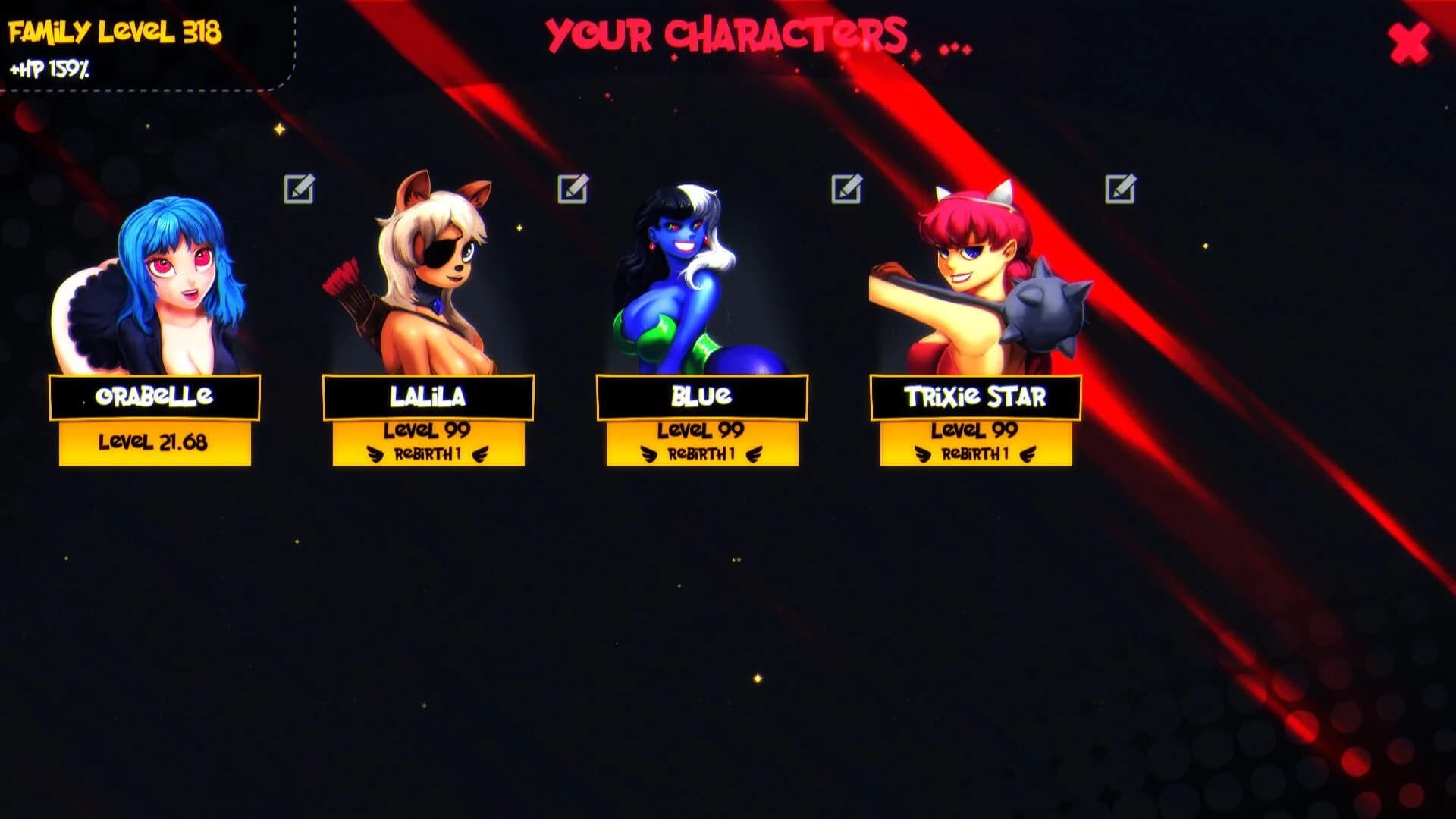The height and width of the screenshot is (819, 1456).
Task: Click Lalila's Rebirth 1 badge
Action: [x=428, y=456]
